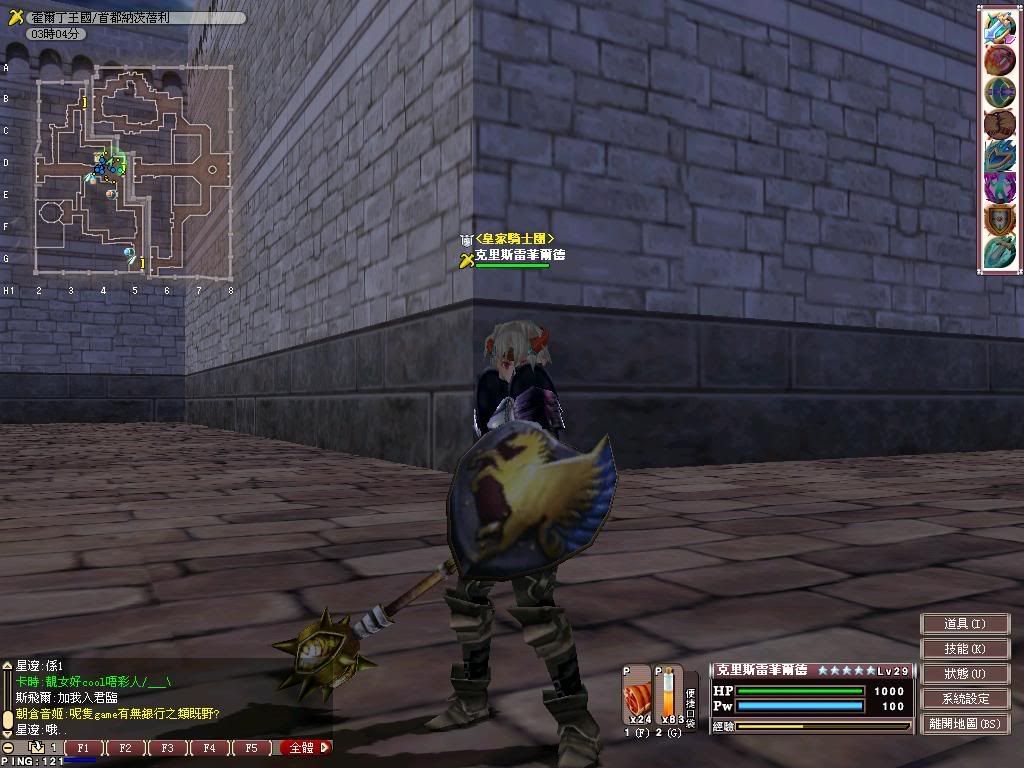Image resolution: width=1024 pixels, height=768 pixels.
Task: Show the 狀態 (U) status screen
Action: [x=964, y=674]
